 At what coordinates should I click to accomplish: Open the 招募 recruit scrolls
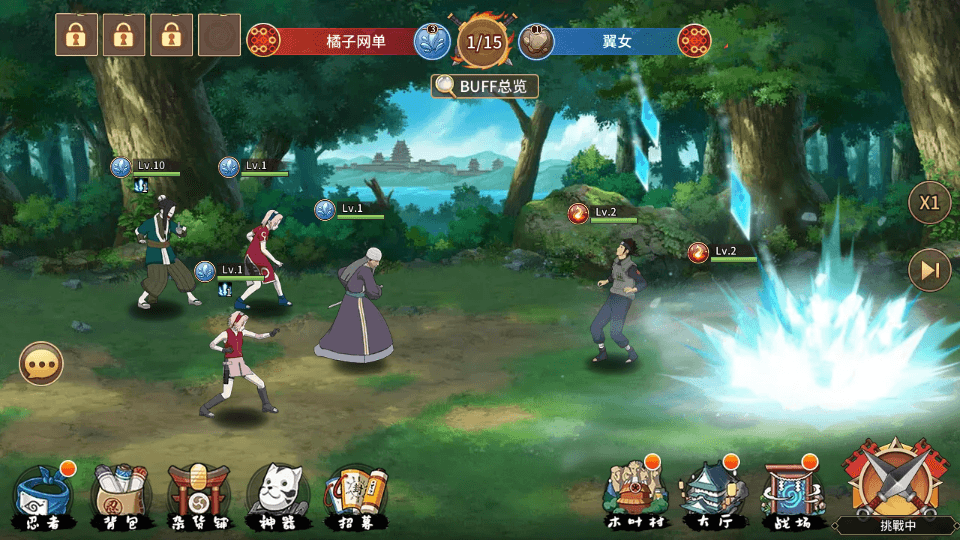point(355,495)
